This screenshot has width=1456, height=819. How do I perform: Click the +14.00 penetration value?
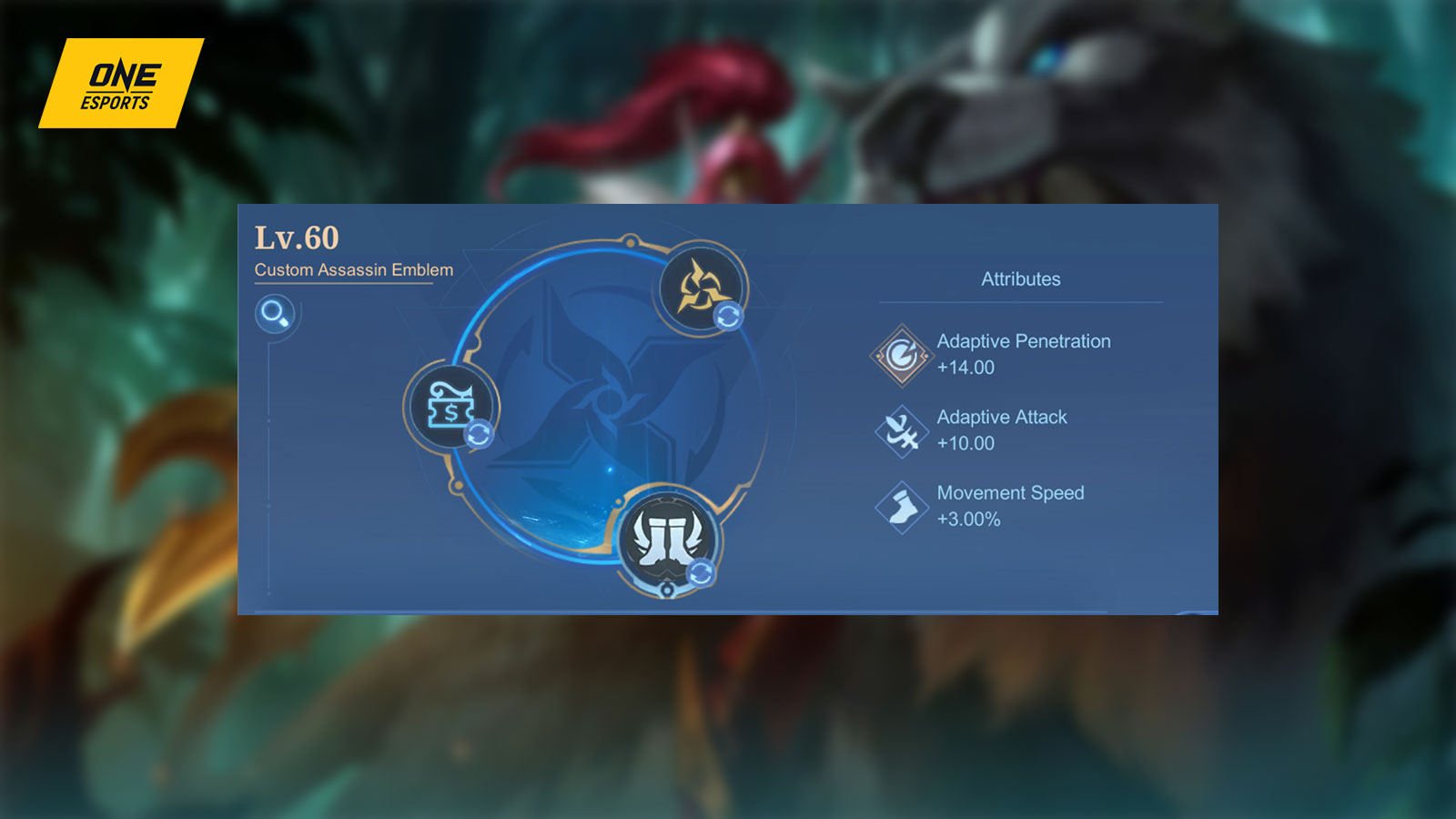tap(966, 368)
